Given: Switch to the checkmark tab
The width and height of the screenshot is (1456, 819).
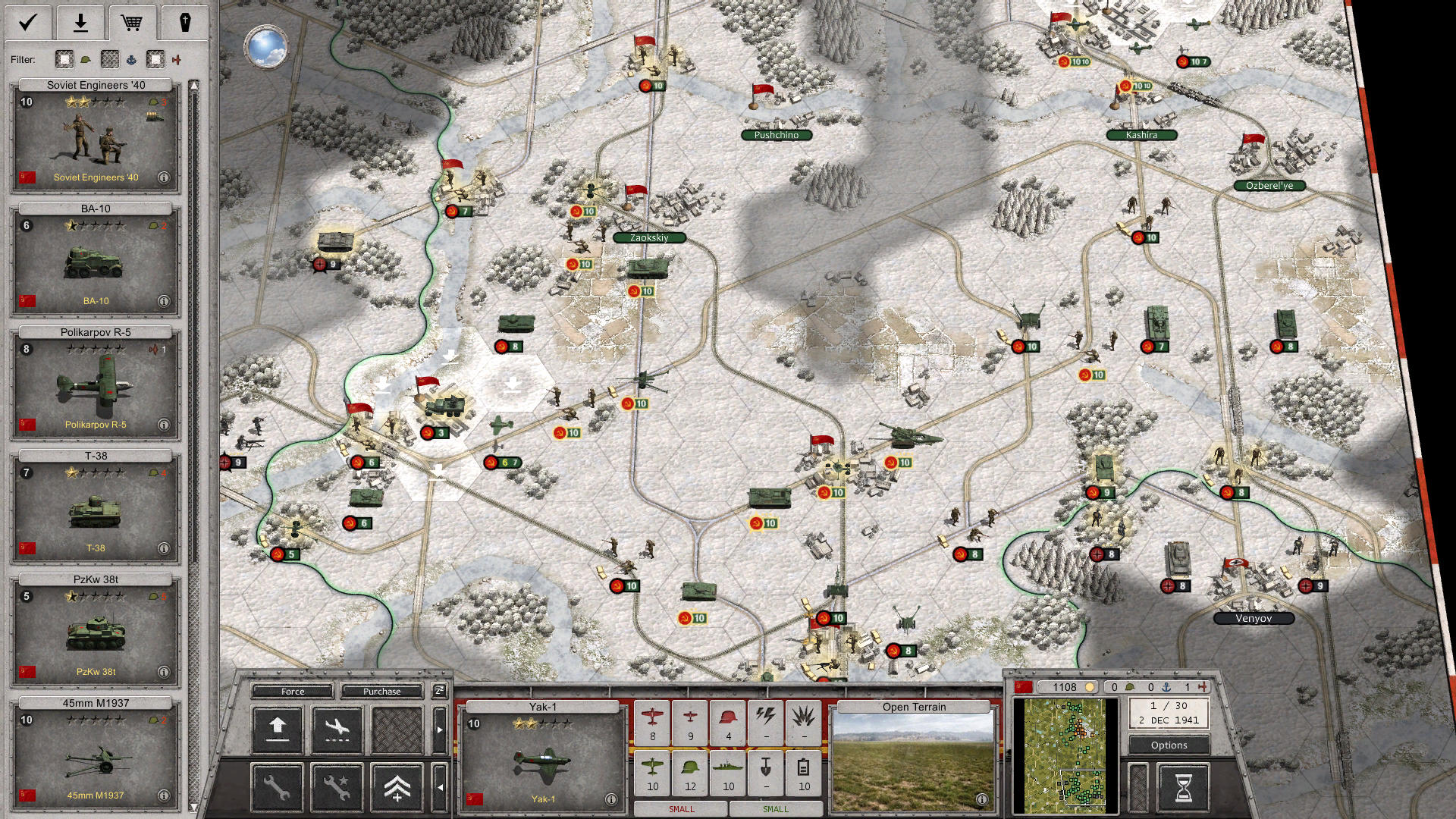Looking at the screenshot, I should [x=28, y=22].
